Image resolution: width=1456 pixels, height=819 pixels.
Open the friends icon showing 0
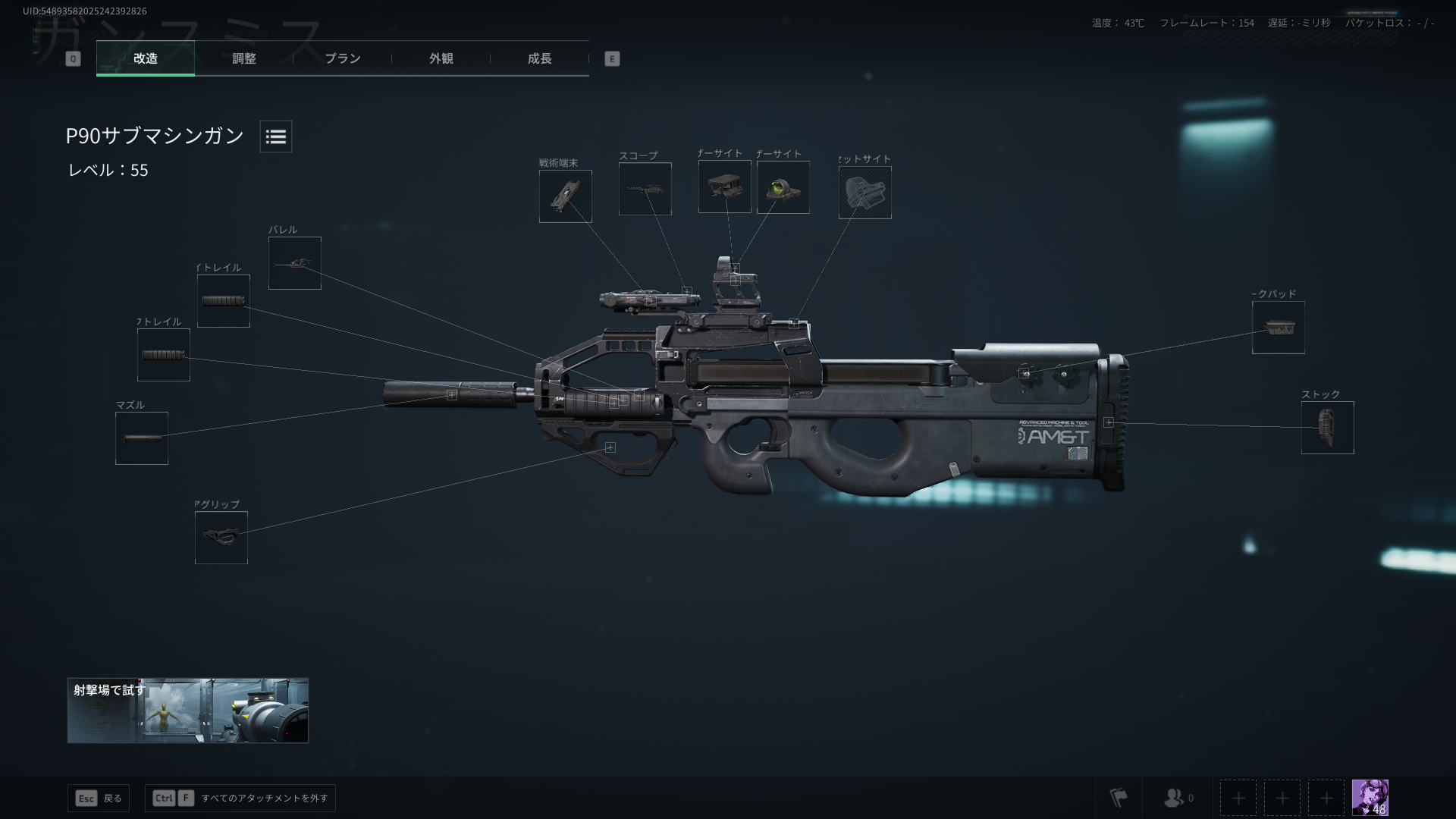pyautogui.click(x=1174, y=798)
